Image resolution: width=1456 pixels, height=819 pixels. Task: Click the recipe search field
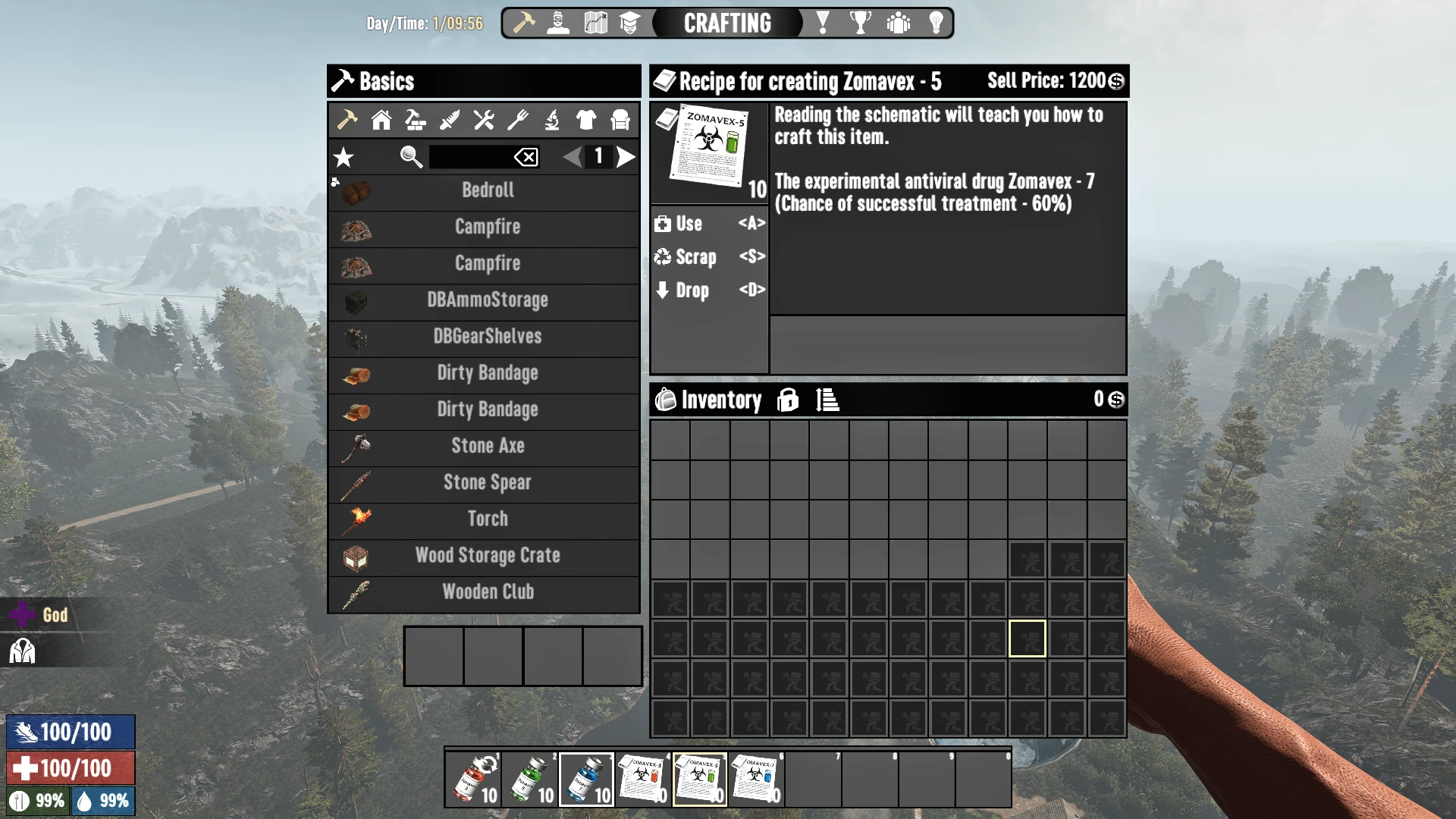coord(470,157)
